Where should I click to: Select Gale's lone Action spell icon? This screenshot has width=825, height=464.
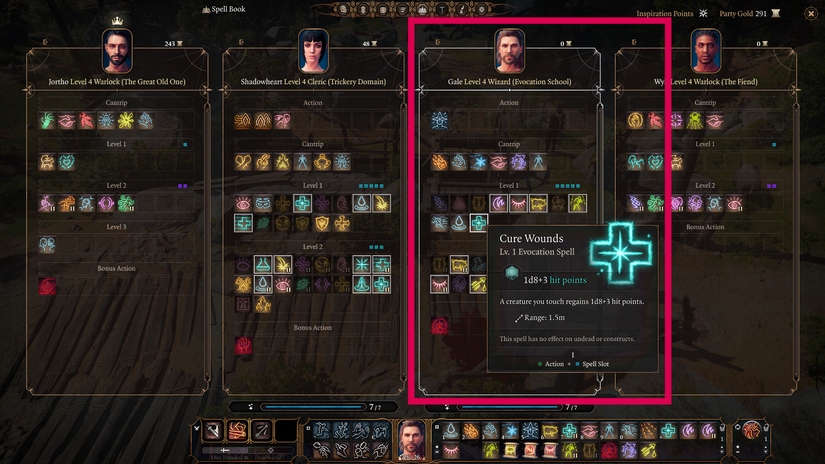[440, 120]
